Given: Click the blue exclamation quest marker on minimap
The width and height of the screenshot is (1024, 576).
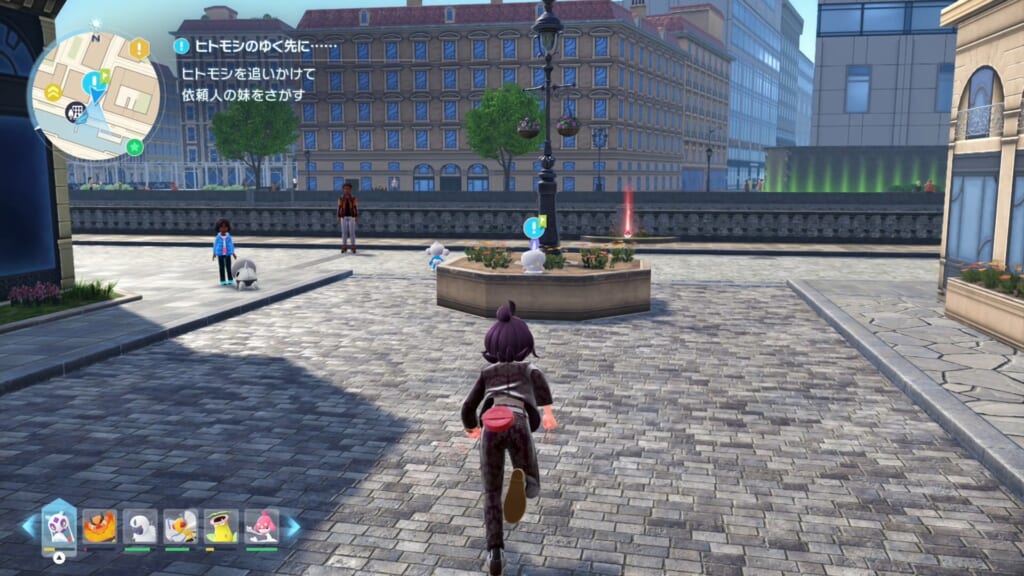Looking at the screenshot, I should pyautogui.click(x=93, y=79).
